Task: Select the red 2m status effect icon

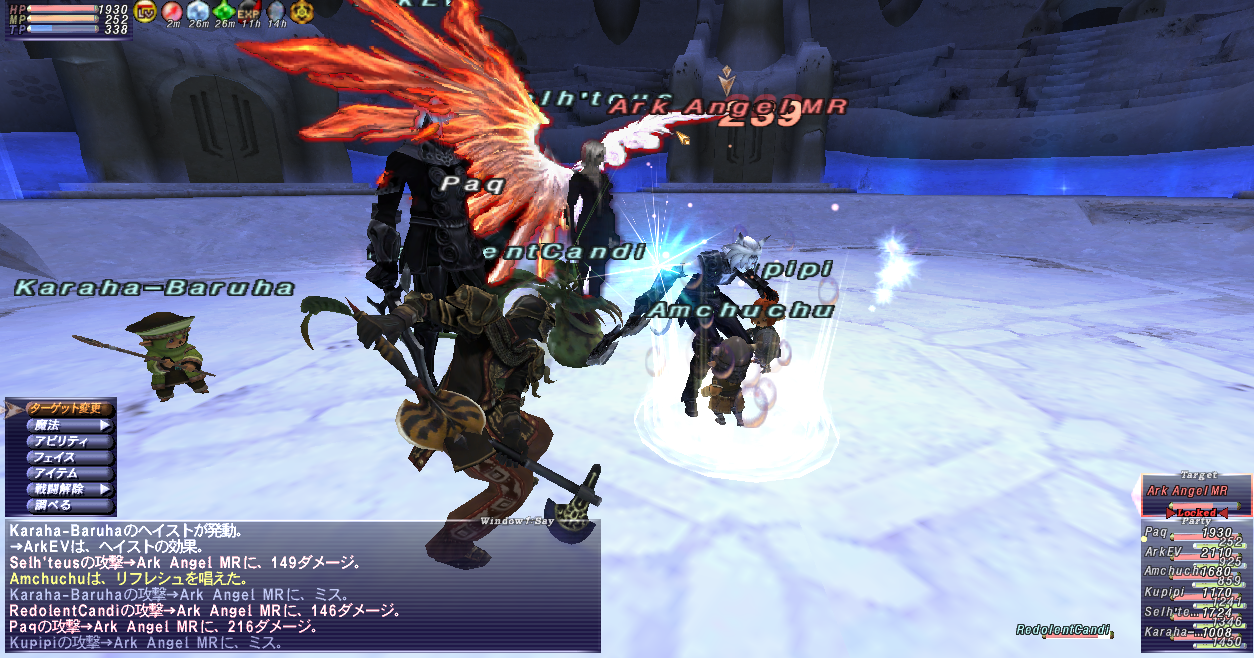Action: [x=172, y=11]
